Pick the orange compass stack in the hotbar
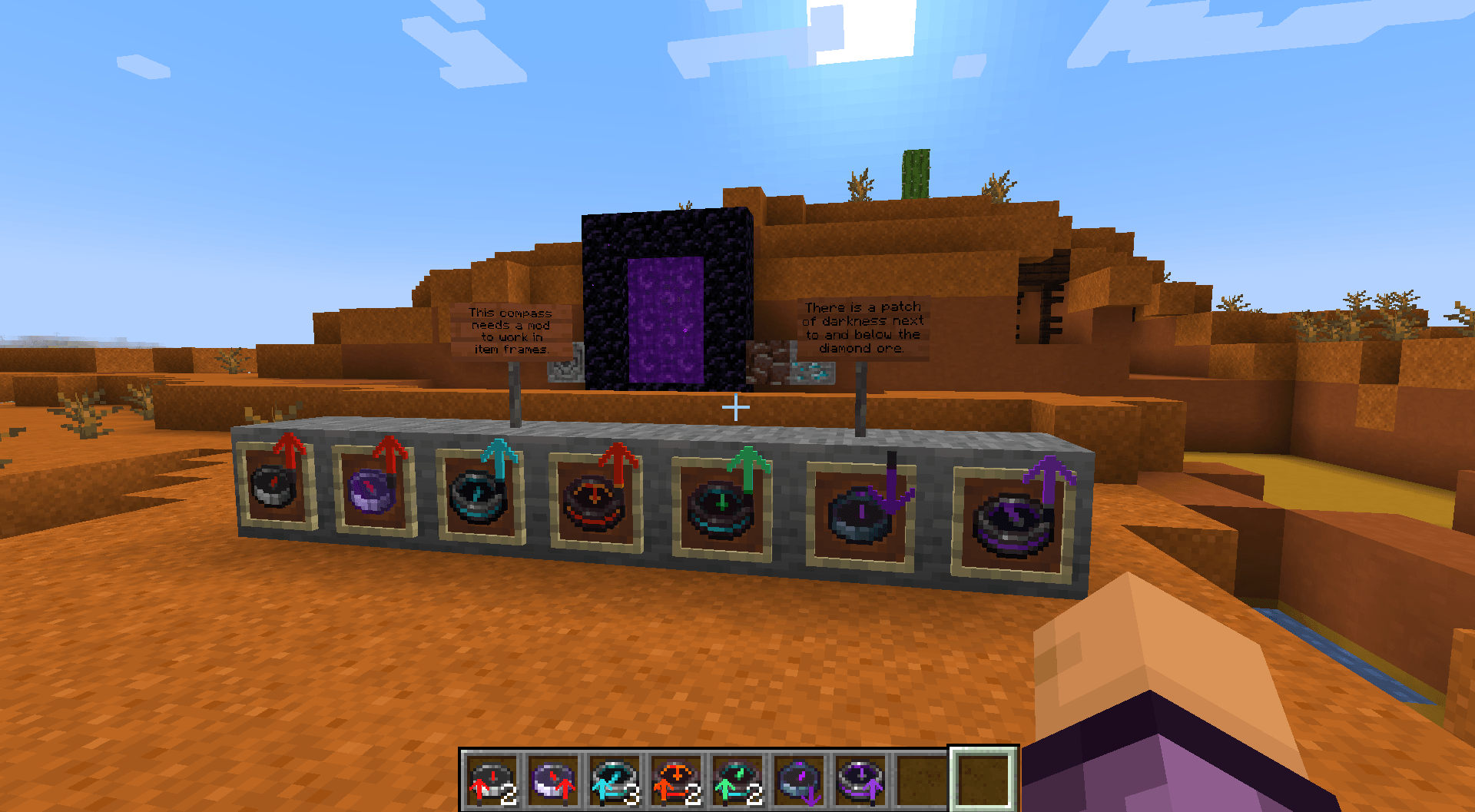1475x812 pixels. (x=675, y=780)
